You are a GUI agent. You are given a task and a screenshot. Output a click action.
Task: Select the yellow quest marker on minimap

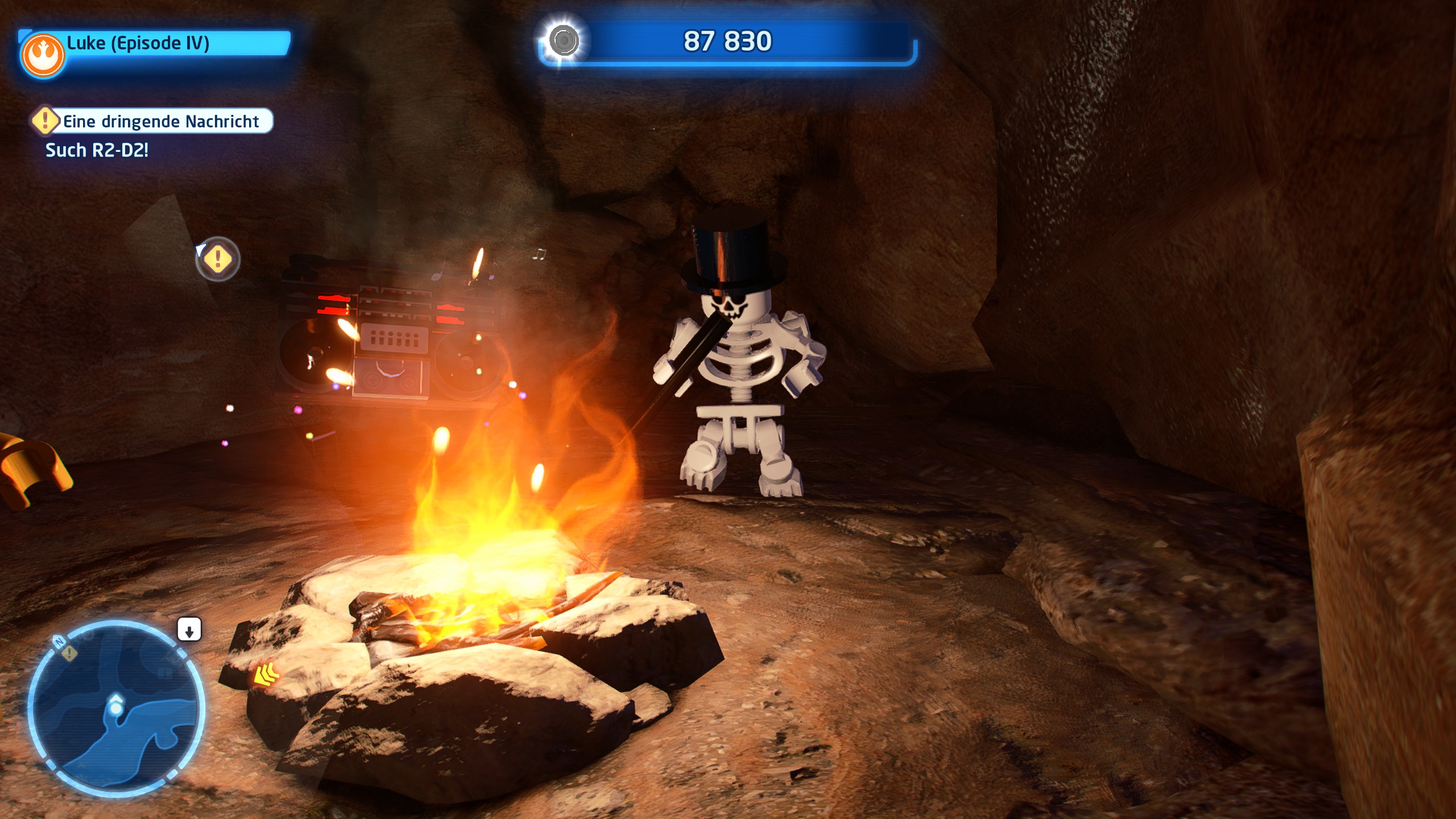point(70,653)
